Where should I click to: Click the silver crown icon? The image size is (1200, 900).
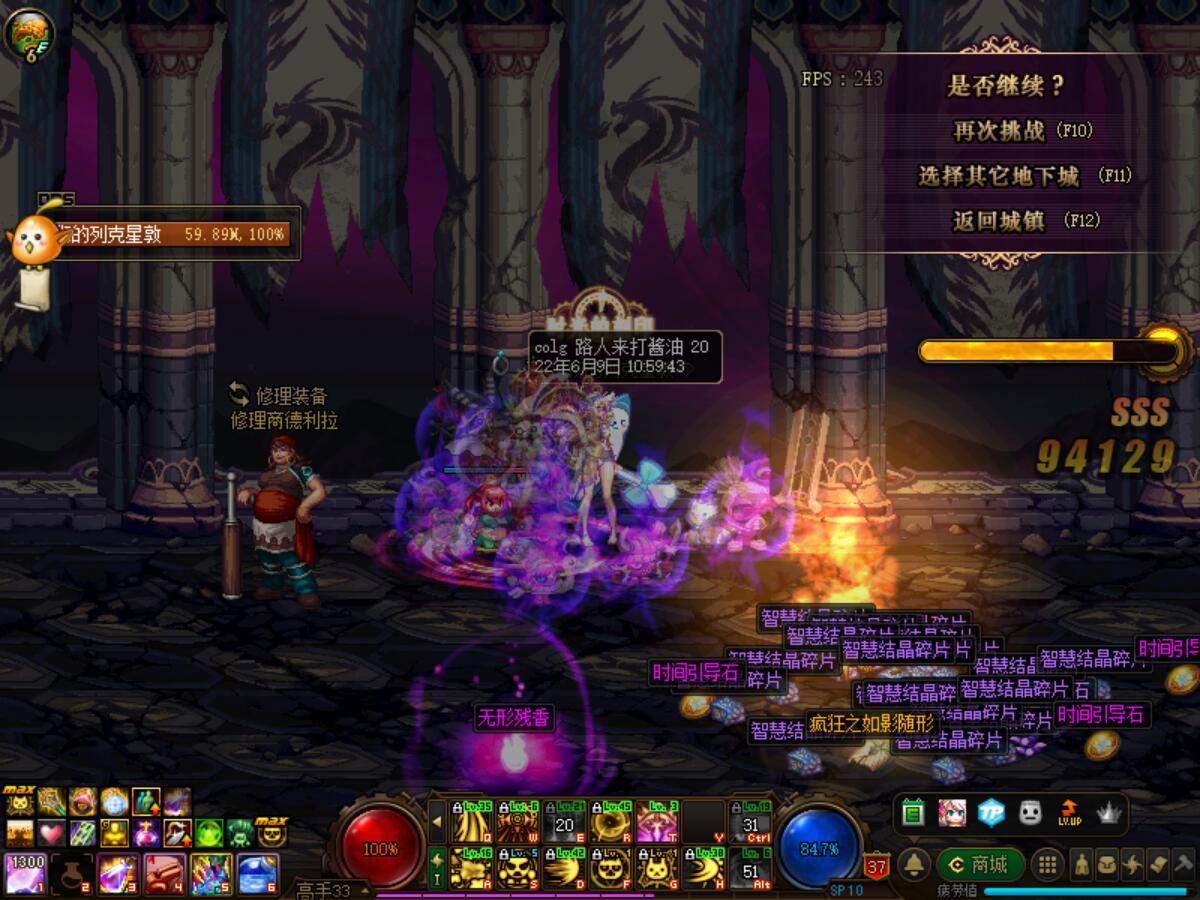1108,813
